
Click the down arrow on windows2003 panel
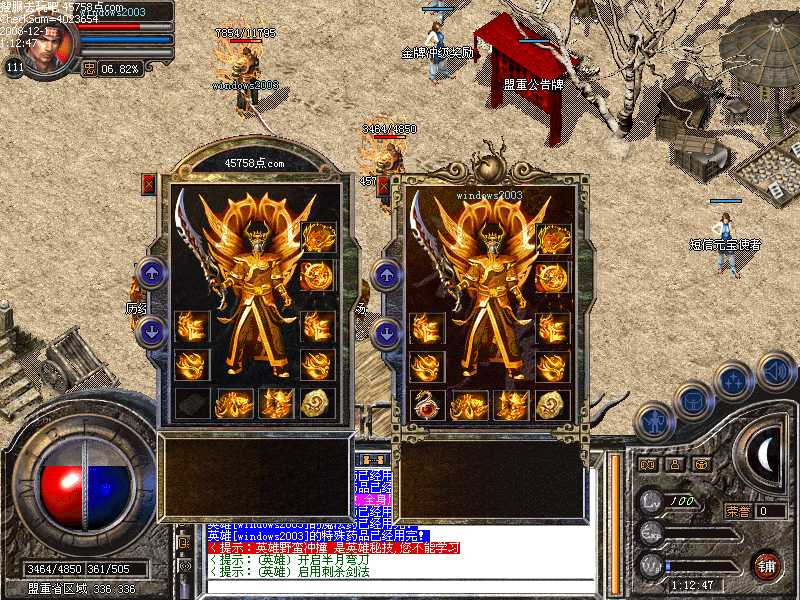point(387,332)
